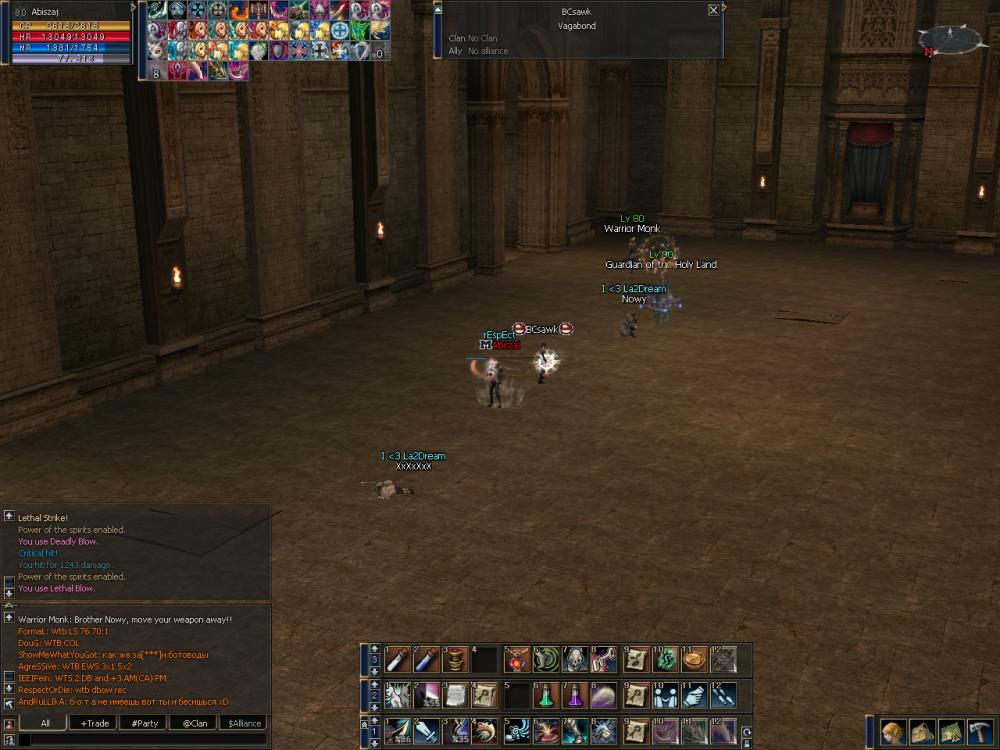
Task: Open the #Party chat tab
Action: (144, 723)
